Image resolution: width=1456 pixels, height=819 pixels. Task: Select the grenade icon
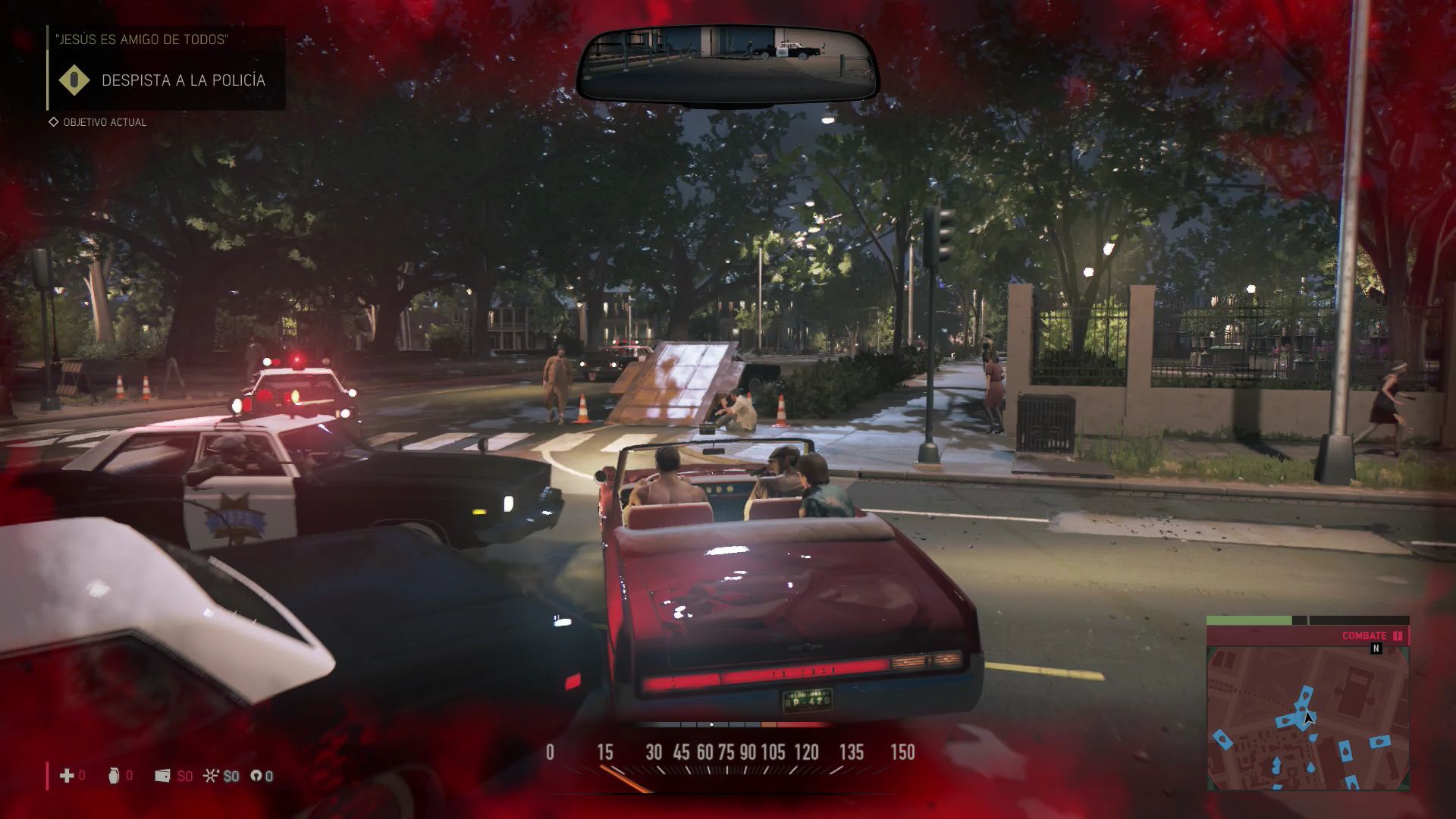click(114, 775)
